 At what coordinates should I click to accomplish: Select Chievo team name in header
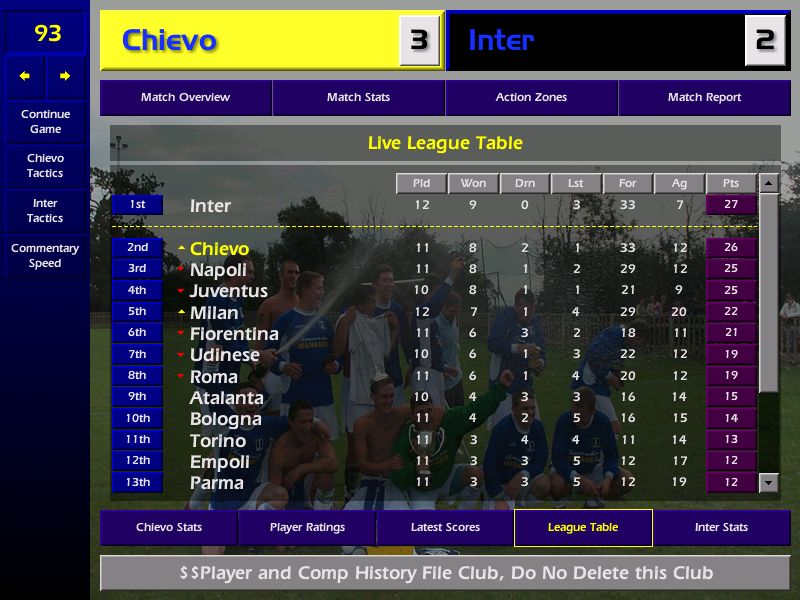[x=169, y=41]
